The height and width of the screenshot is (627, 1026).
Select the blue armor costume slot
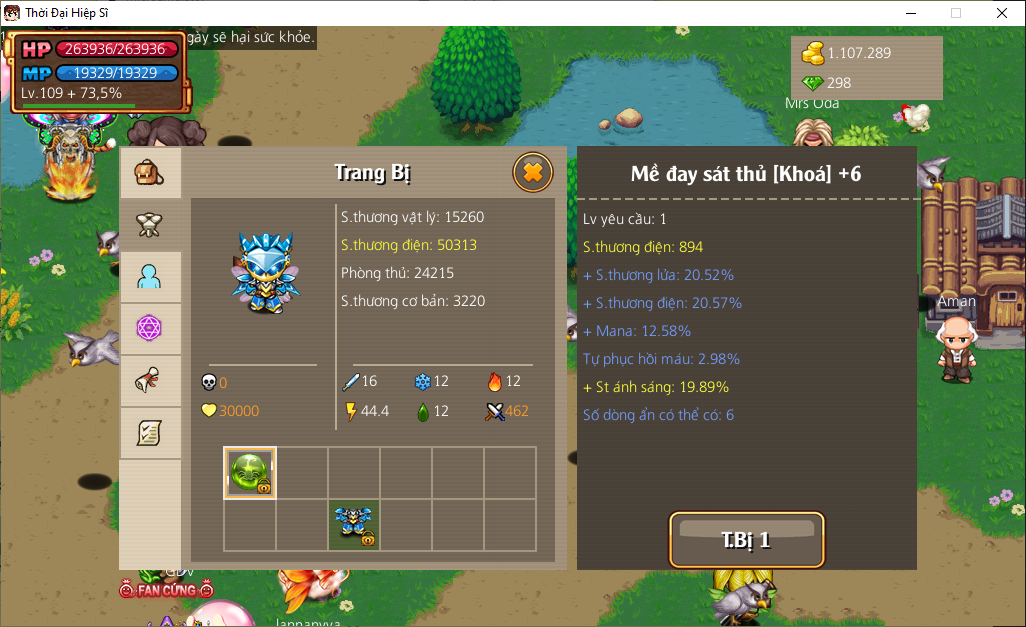(354, 524)
